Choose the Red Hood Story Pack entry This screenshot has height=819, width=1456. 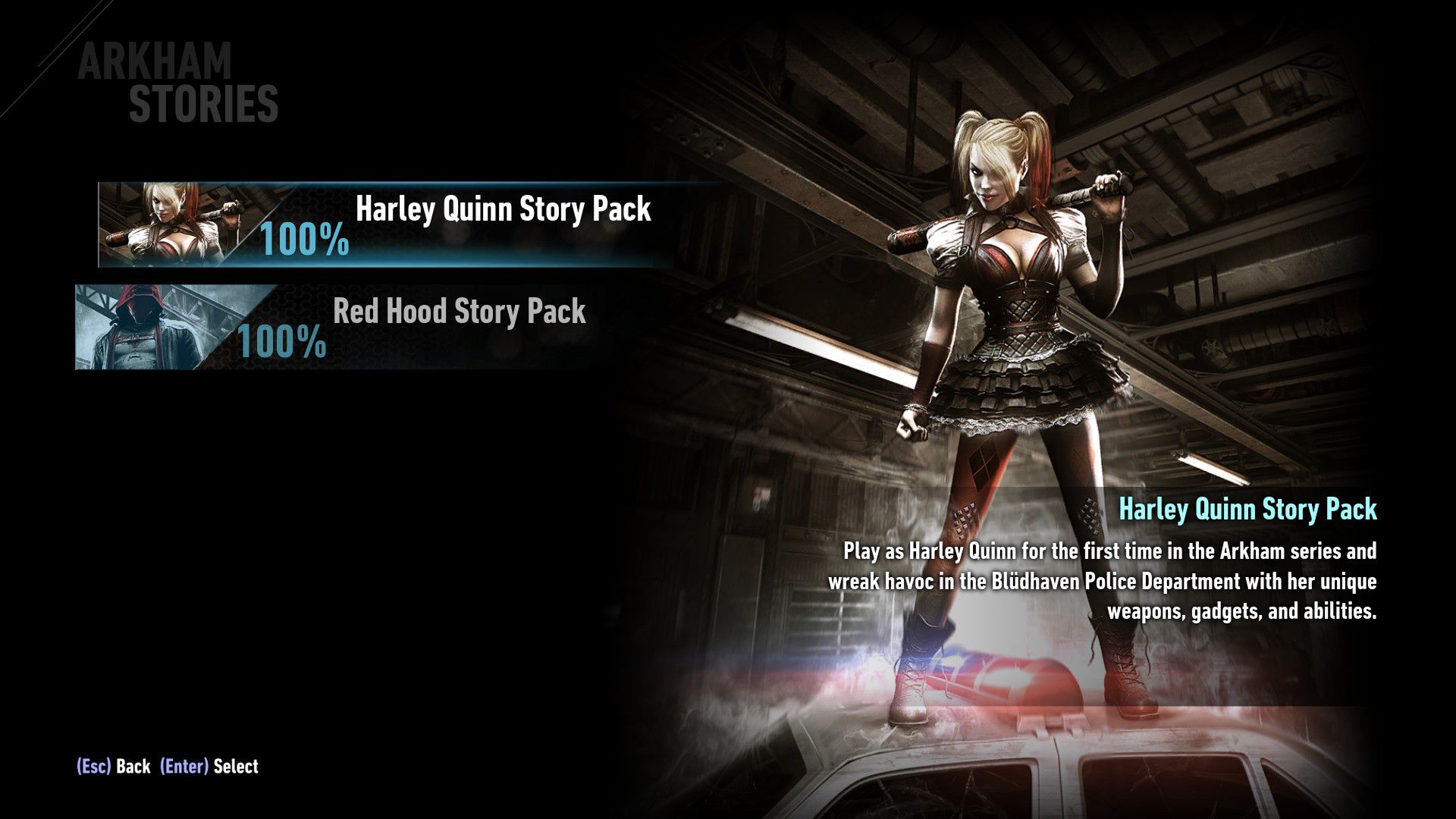pos(459,312)
